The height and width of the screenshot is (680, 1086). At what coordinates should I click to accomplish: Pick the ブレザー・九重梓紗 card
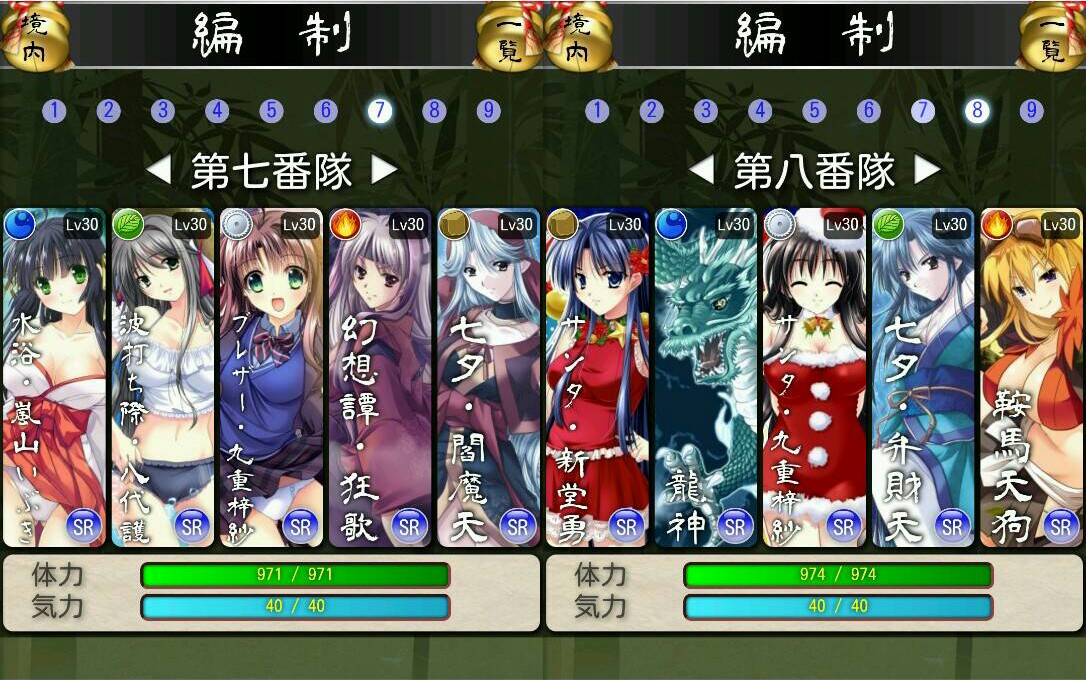pyautogui.click(x=271, y=378)
